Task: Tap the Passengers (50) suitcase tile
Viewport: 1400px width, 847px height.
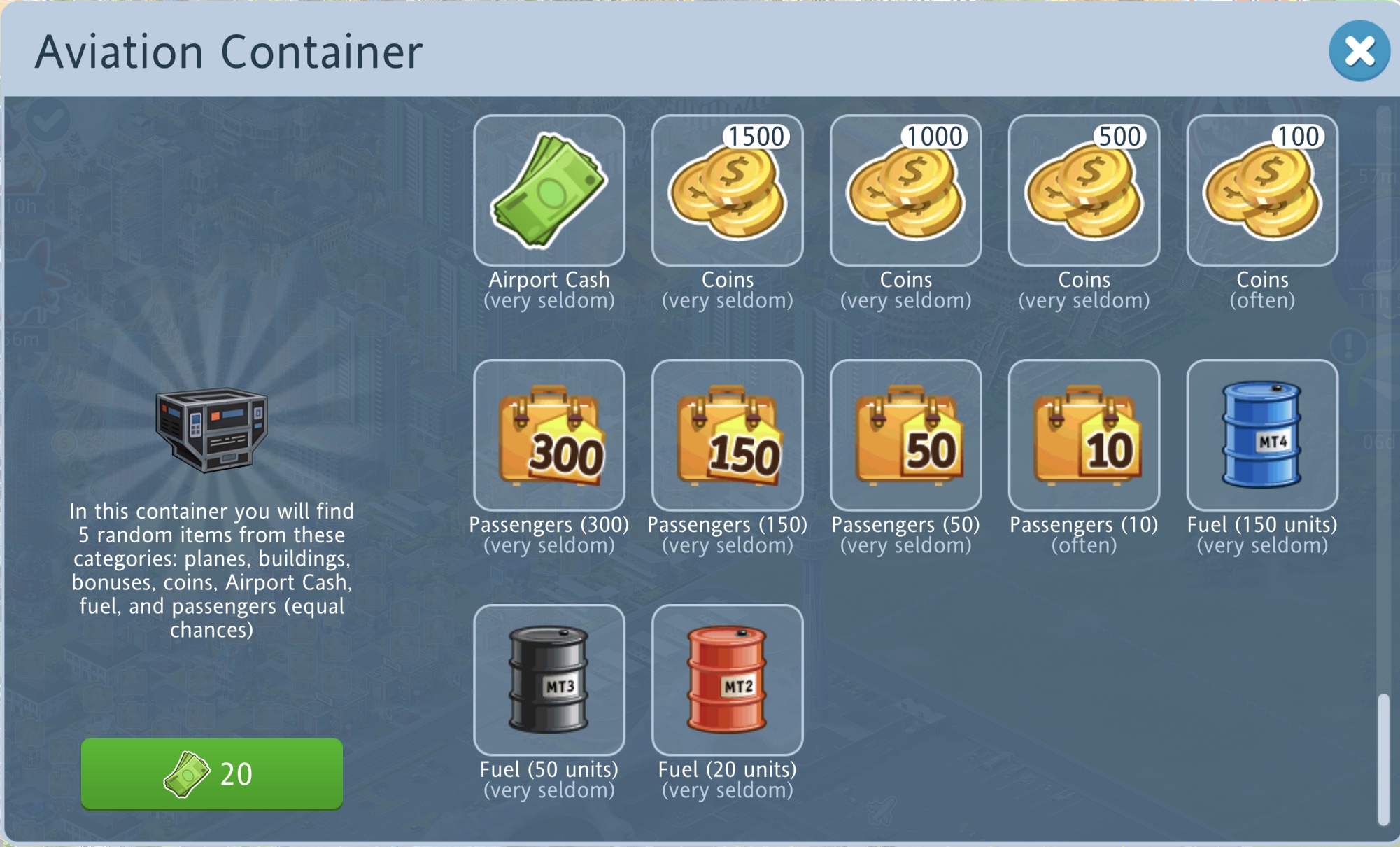Action: (x=905, y=435)
